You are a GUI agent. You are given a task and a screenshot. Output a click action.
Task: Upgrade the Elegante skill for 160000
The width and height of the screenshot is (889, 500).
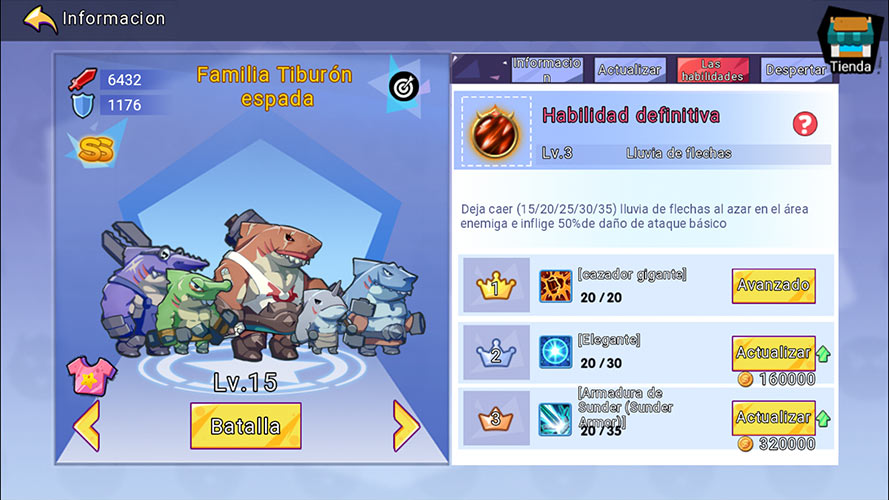coord(773,354)
